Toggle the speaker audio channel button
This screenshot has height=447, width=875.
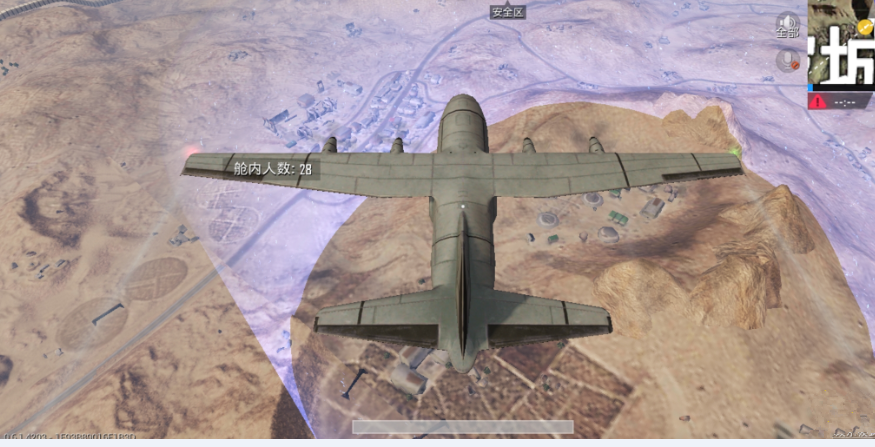(x=788, y=26)
